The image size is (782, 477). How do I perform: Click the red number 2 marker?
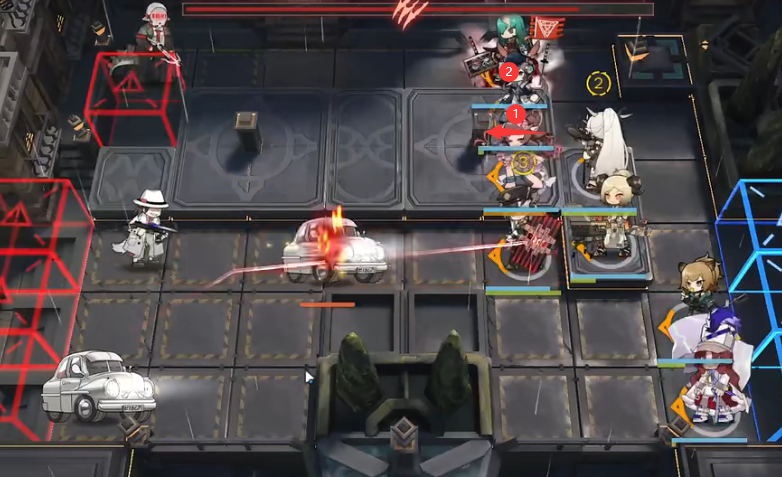[509, 72]
